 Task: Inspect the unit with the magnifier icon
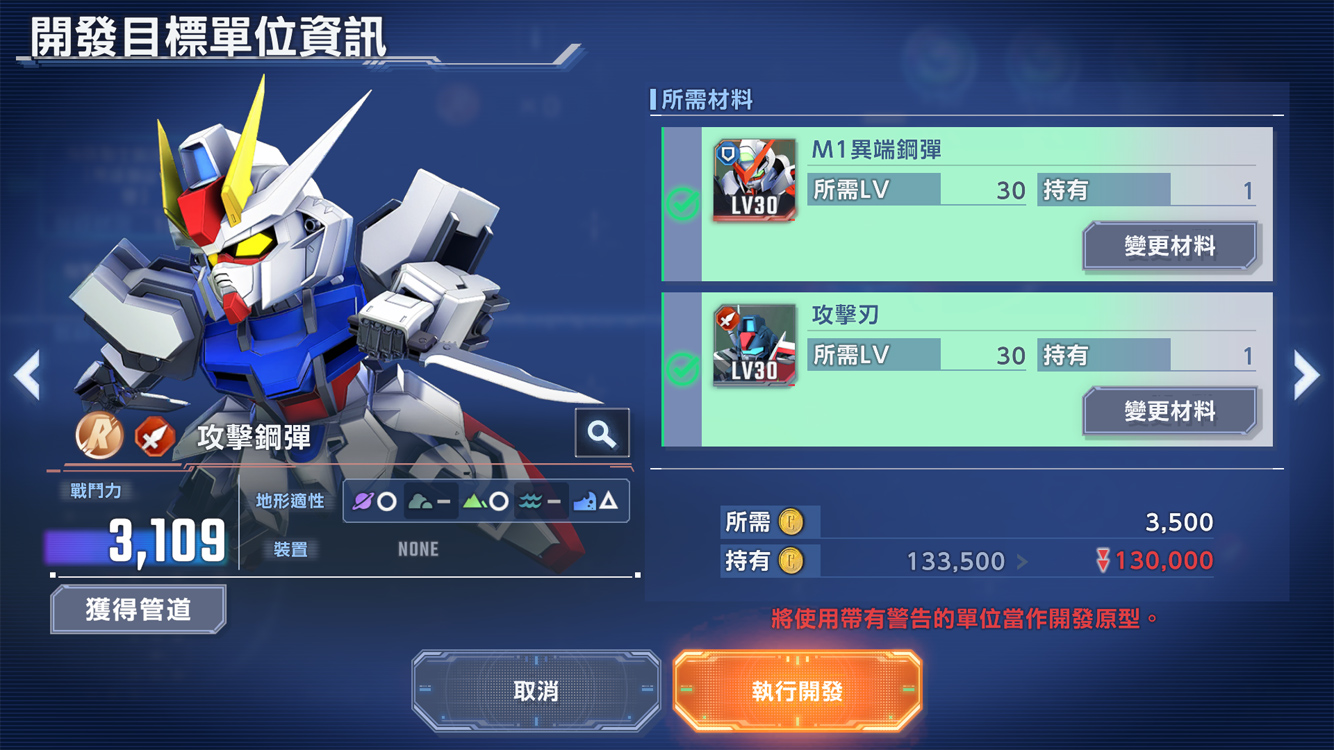(602, 433)
